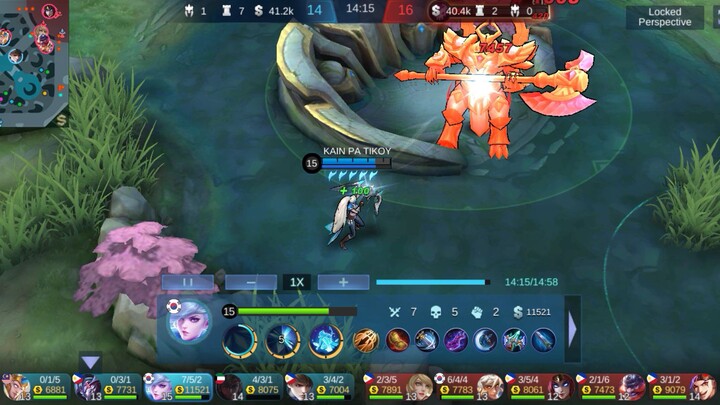Expand the hero details panel arrow
The image size is (720, 405).
[x=573, y=328]
